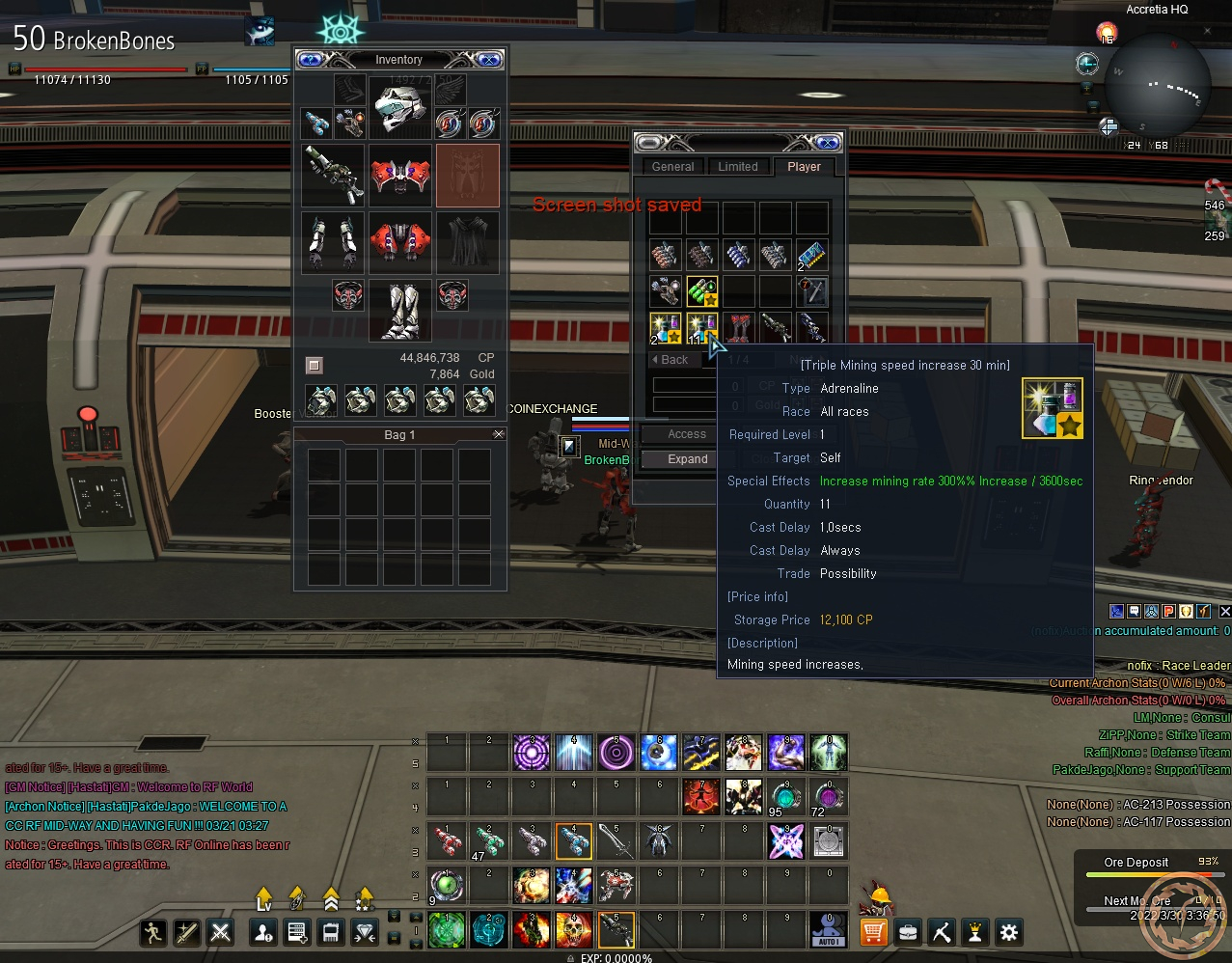Image resolution: width=1232 pixels, height=963 pixels.
Task: Open the Inventory help button
Action: tap(311, 60)
